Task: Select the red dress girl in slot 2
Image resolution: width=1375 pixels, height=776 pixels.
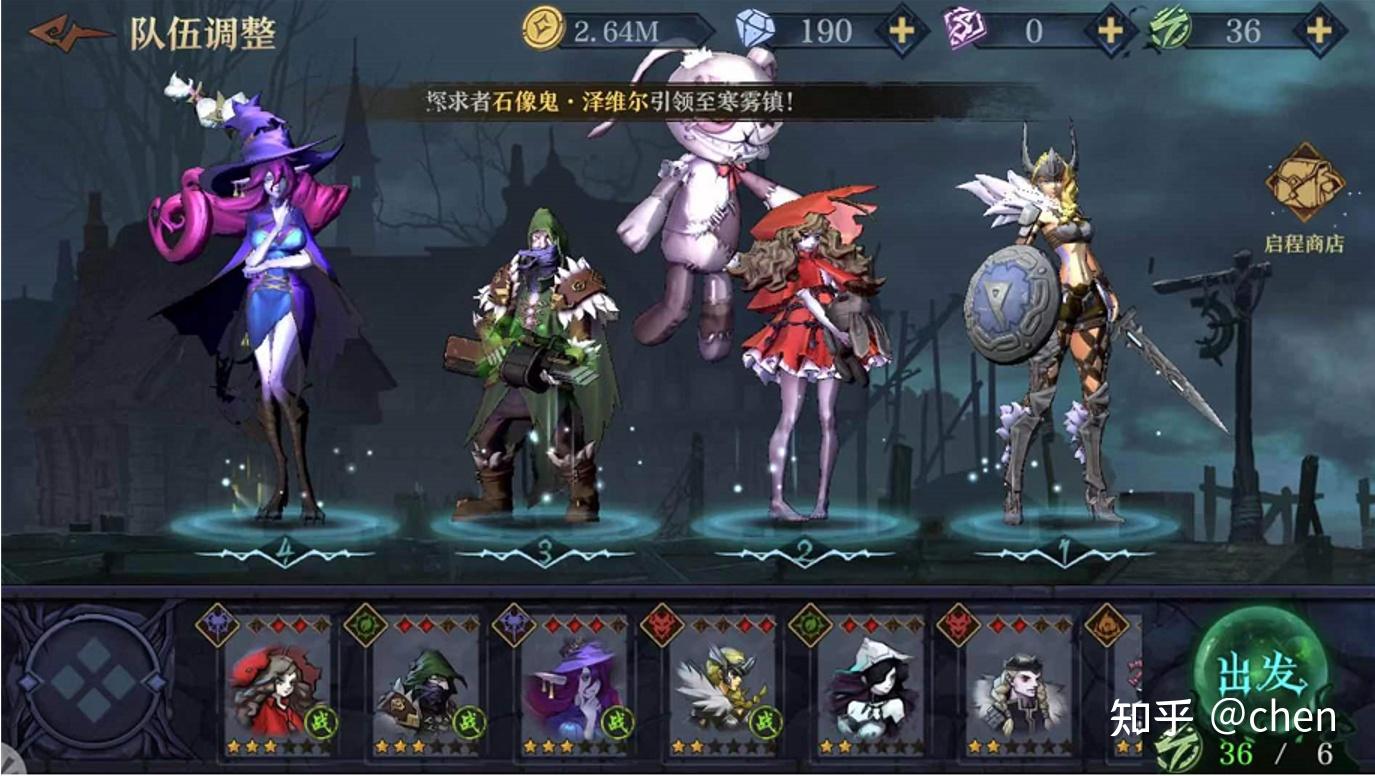Action: click(x=810, y=340)
